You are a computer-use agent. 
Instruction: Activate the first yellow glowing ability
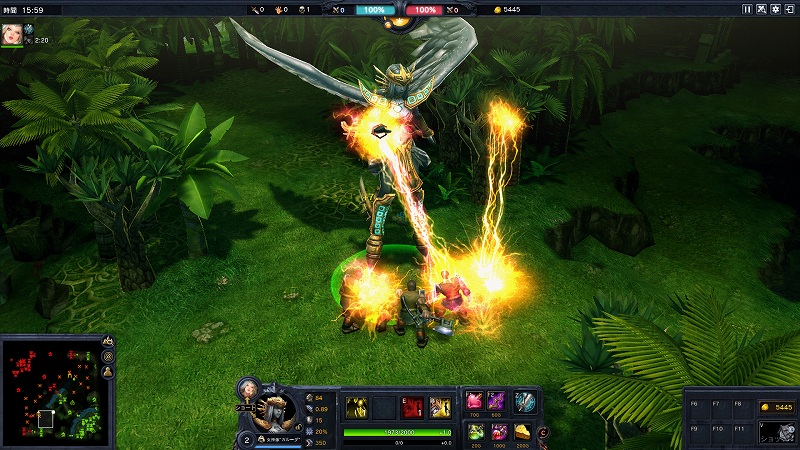tap(357, 407)
